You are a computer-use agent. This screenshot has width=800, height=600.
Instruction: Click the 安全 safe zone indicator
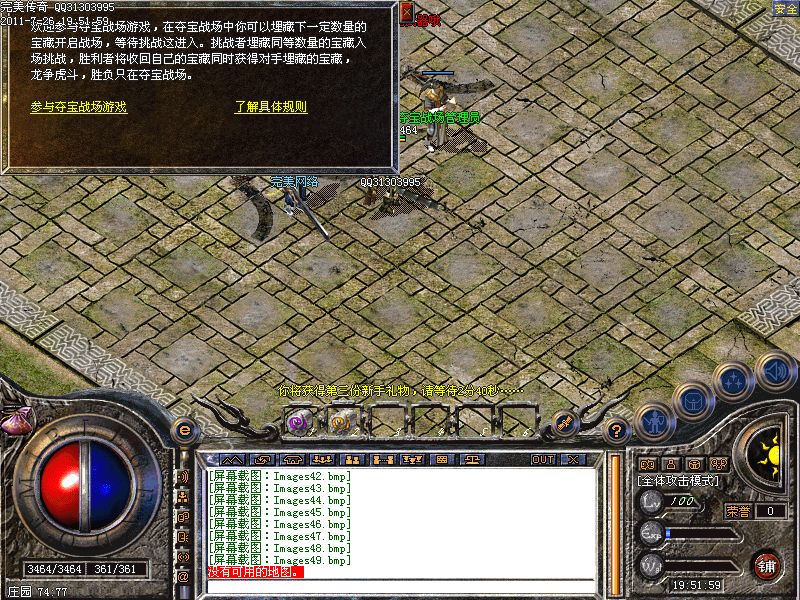(x=786, y=8)
